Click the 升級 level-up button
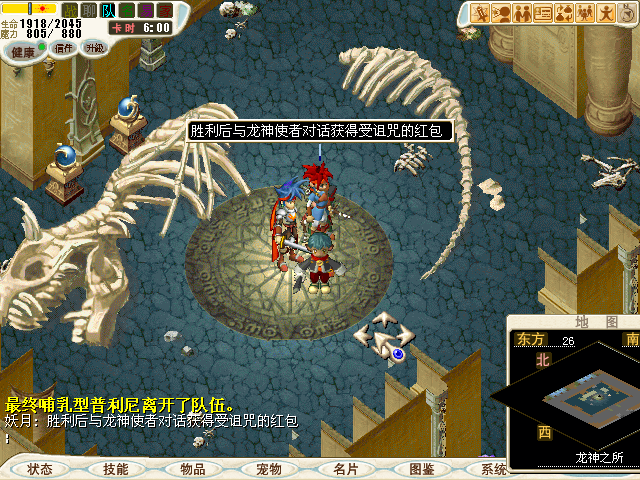This screenshot has width=640, height=480. [x=94, y=47]
